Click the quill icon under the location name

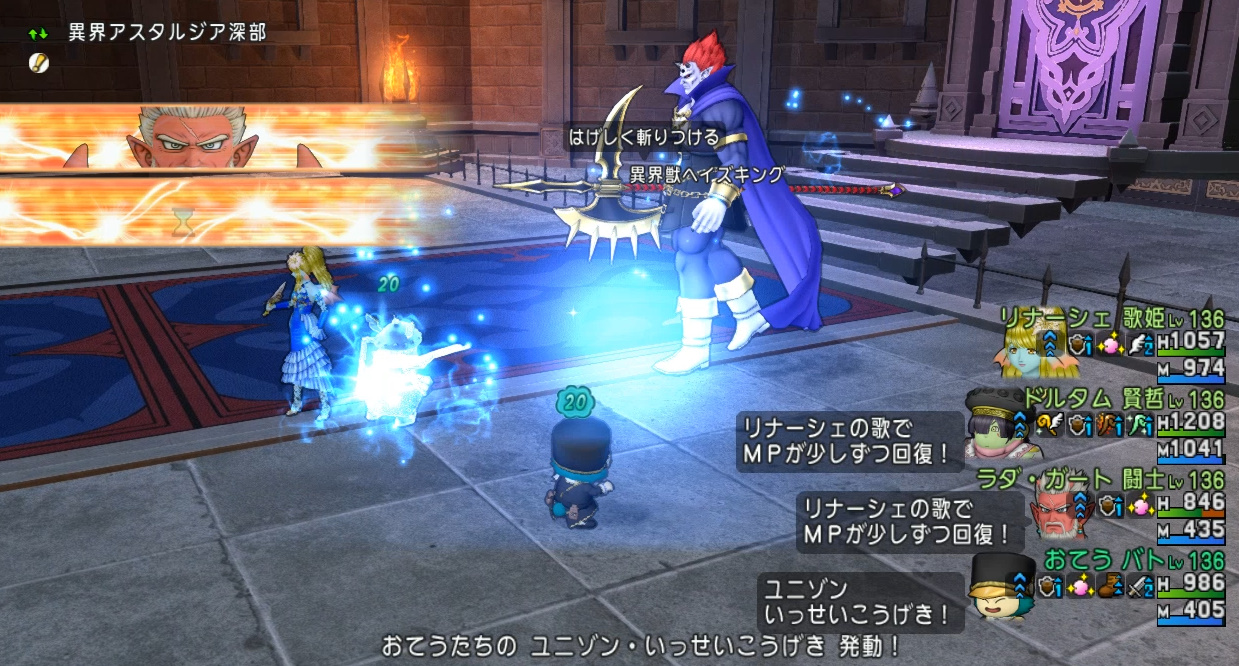(x=38, y=61)
